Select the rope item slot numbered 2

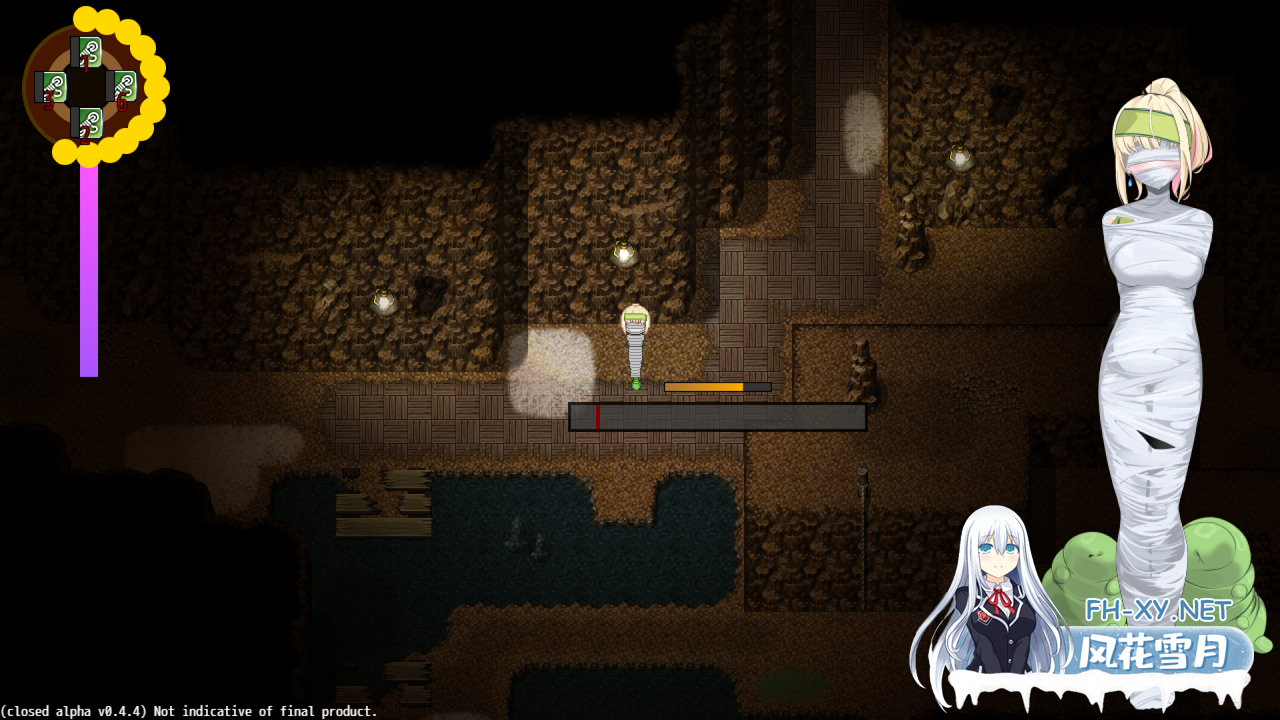(x=88, y=124)
